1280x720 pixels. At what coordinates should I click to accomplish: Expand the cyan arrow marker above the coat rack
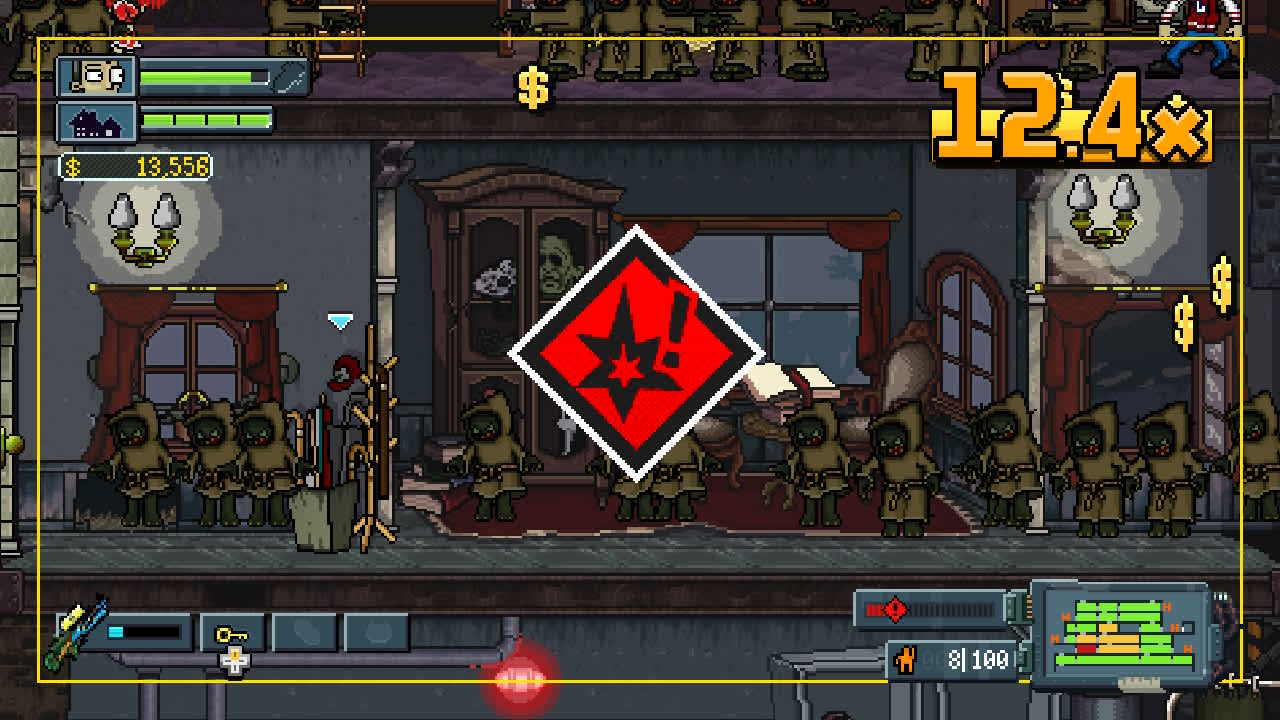point(340,318)
